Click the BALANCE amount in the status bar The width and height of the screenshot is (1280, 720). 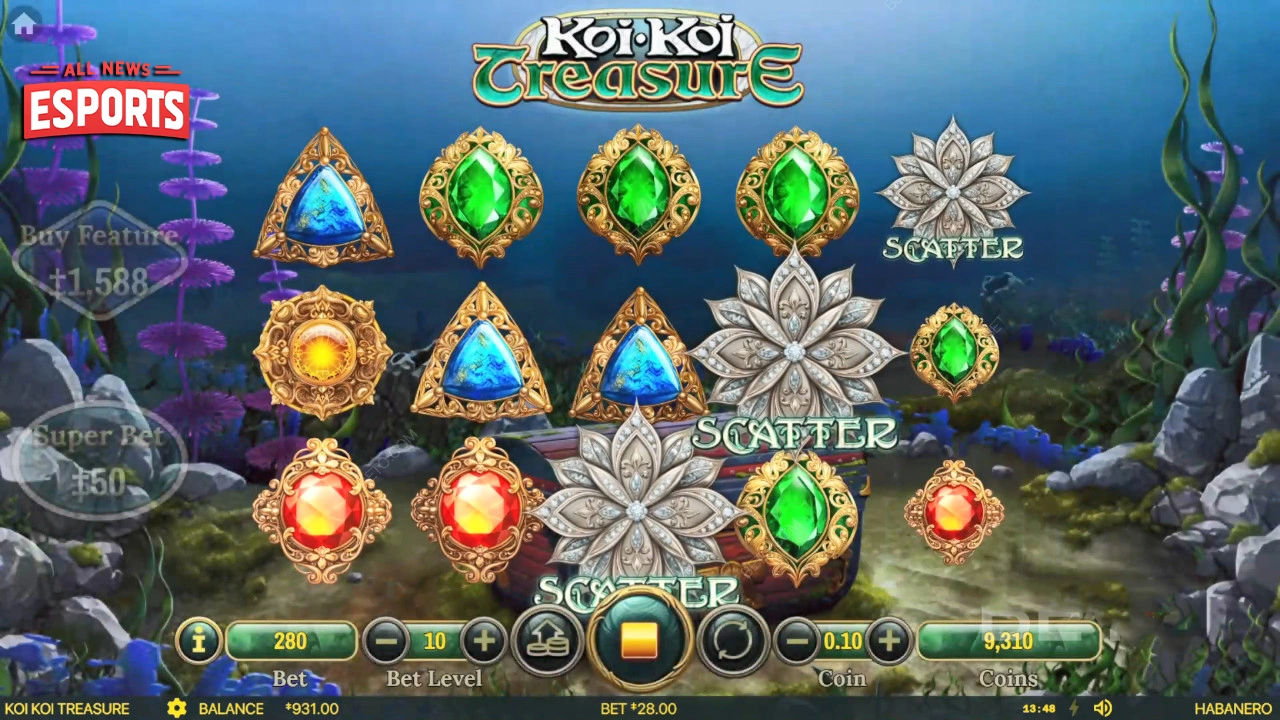point(312,708)
